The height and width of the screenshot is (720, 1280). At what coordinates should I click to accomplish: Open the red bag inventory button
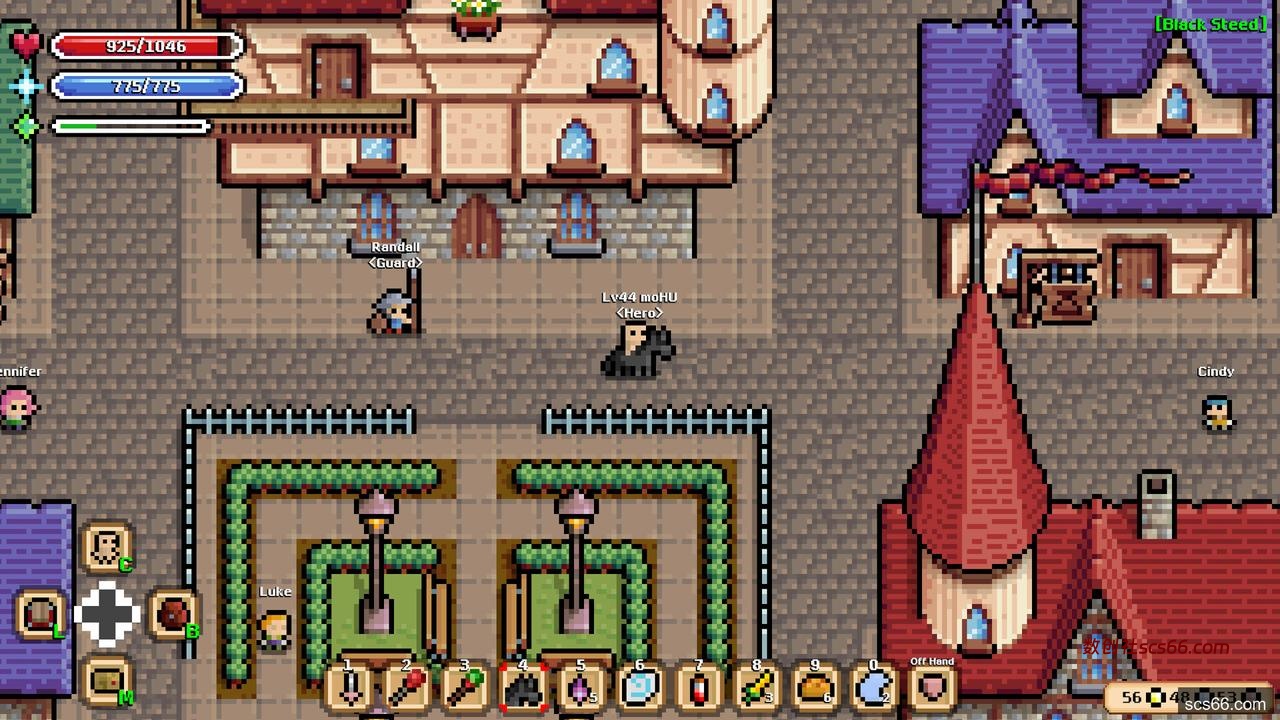(173, 614)
